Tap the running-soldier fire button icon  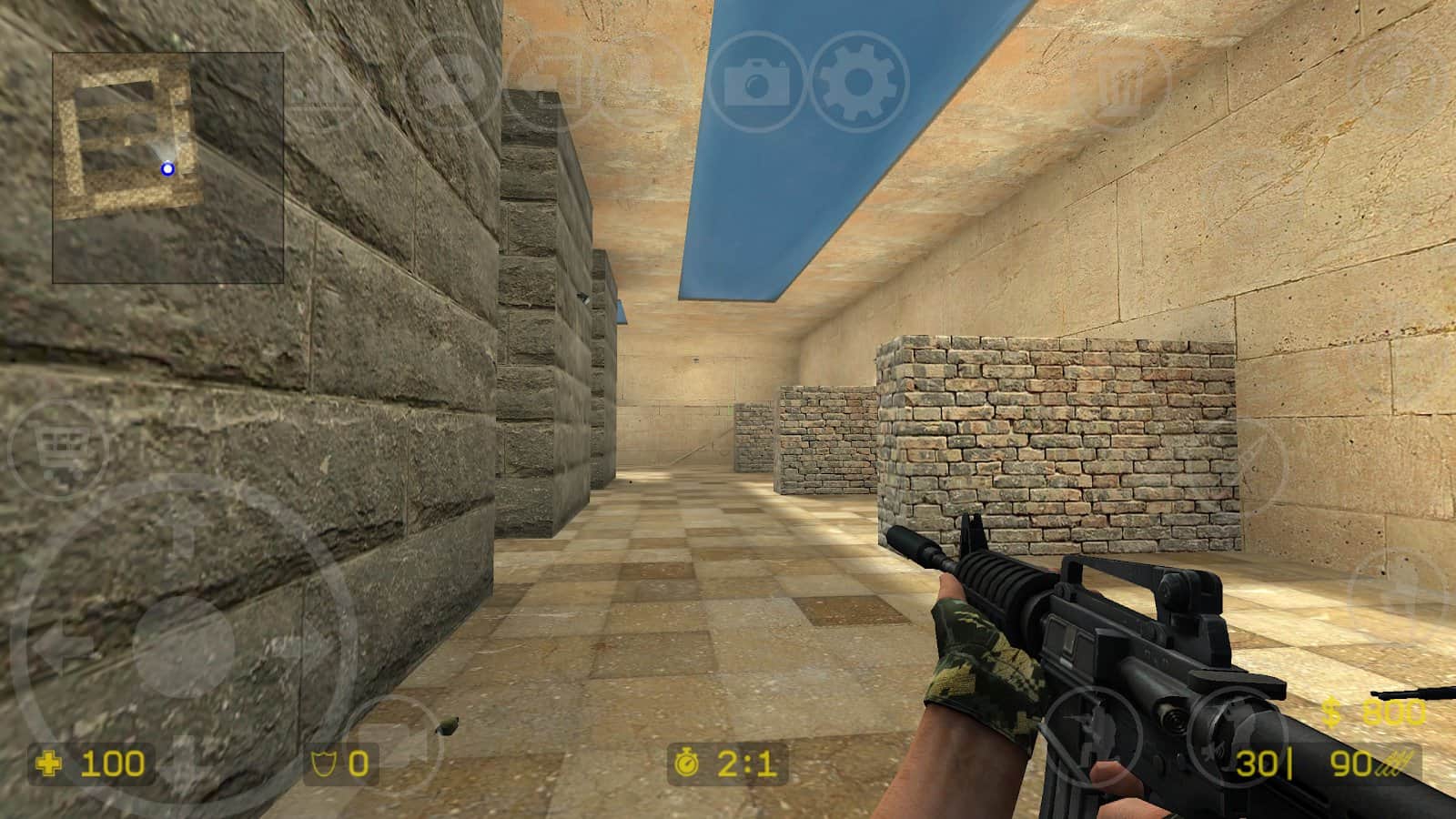tap(1090, 737)
